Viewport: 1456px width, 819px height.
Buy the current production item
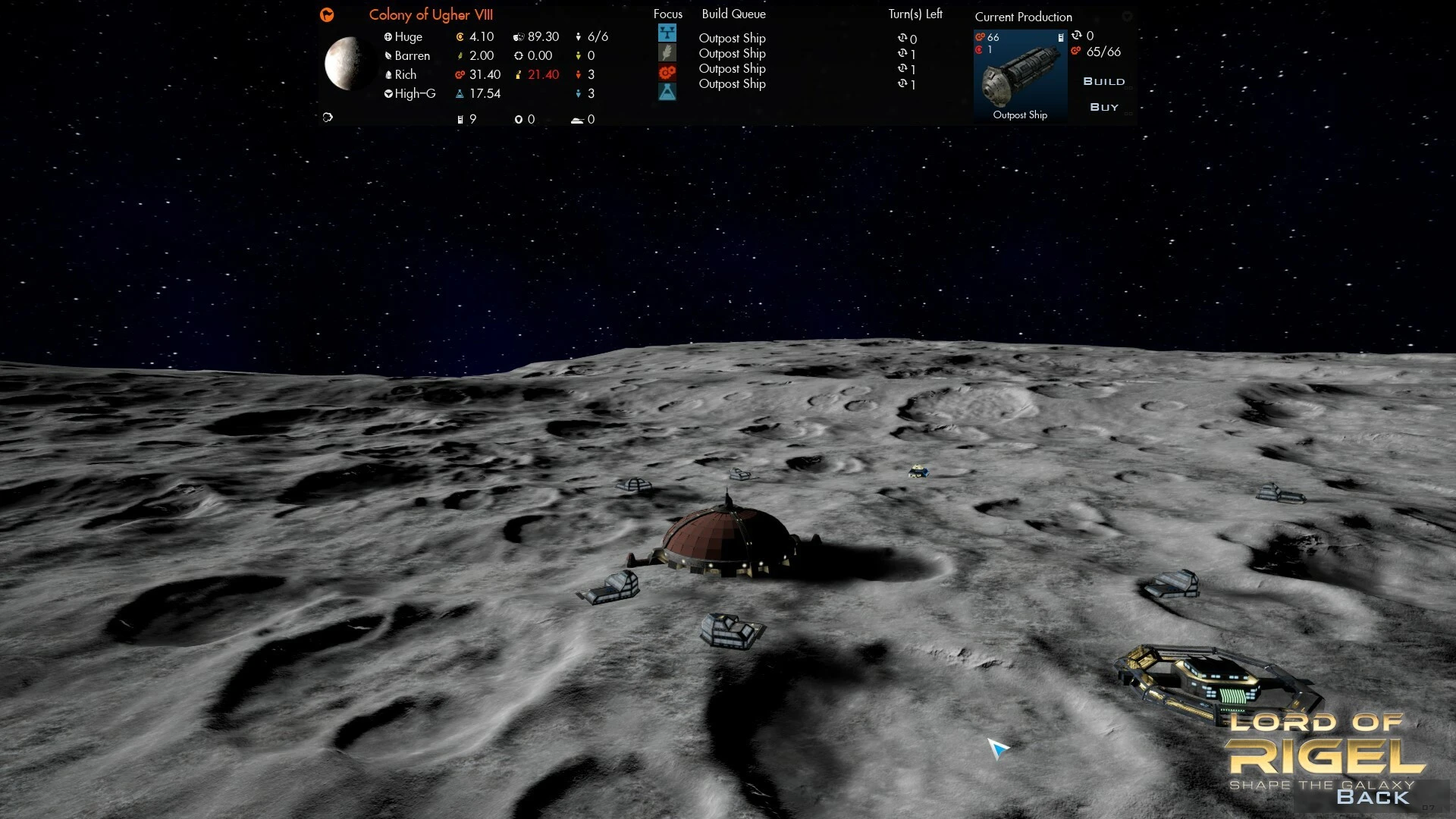coord(1104,108)
